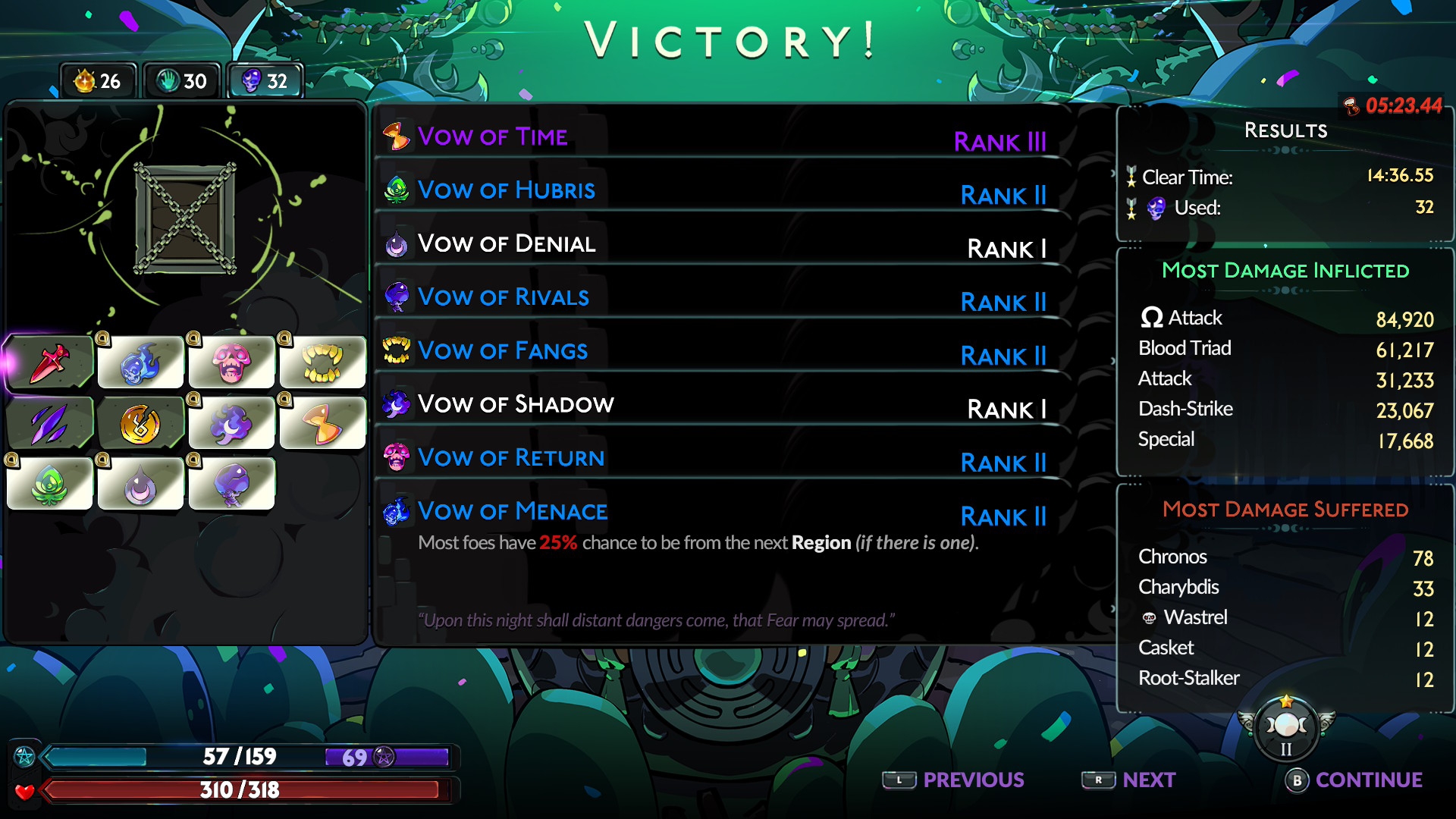This screenshot has height=819, width=1456.
Task: Open the red dagger weapon tab
Action: [x=50, y=362]
